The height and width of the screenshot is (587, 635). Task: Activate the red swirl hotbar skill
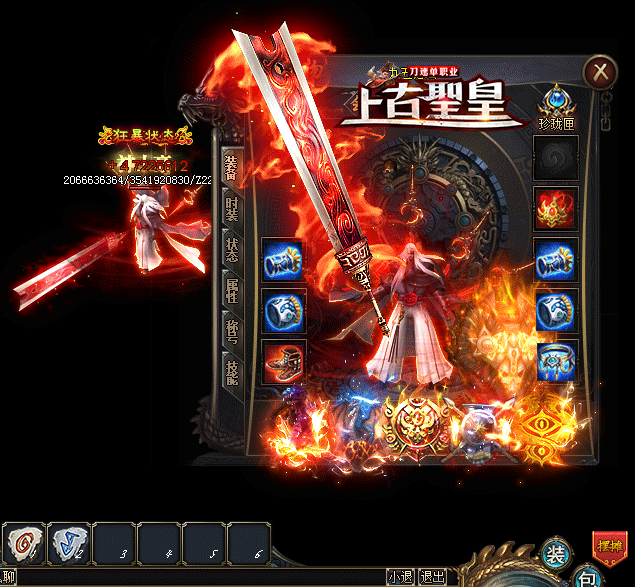pos(23,545)
